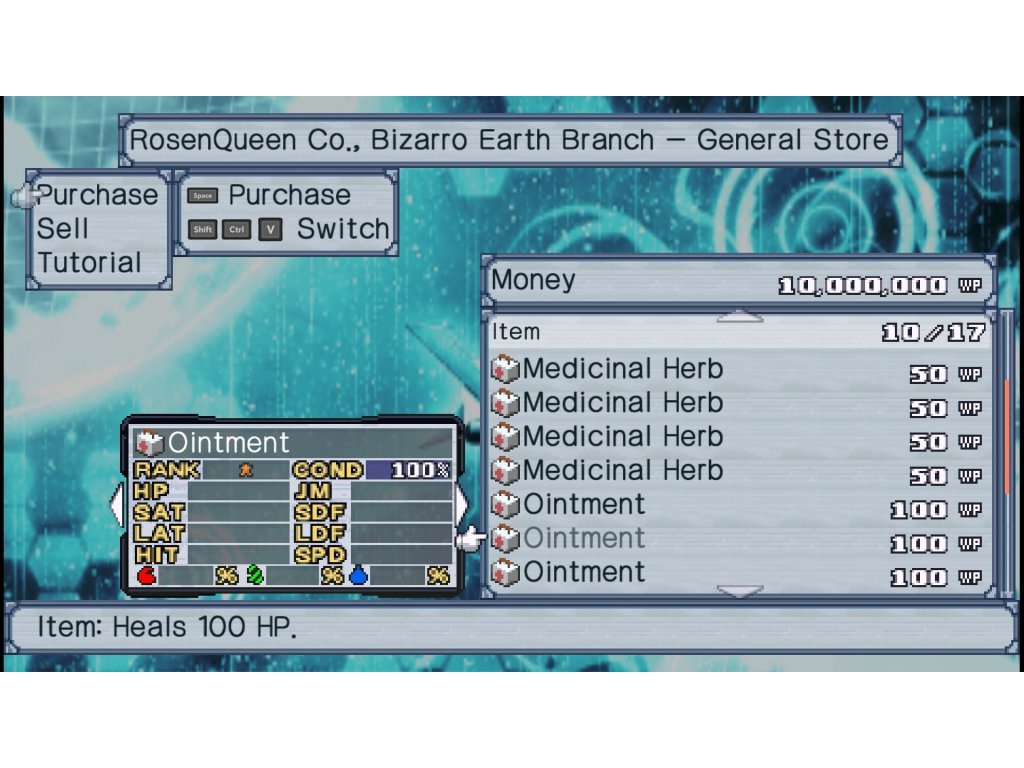The width and height of the screenshot is (1024, 768).
Task: Click the left arrow on the Ointment stats panel
Action: pos(116,504)
